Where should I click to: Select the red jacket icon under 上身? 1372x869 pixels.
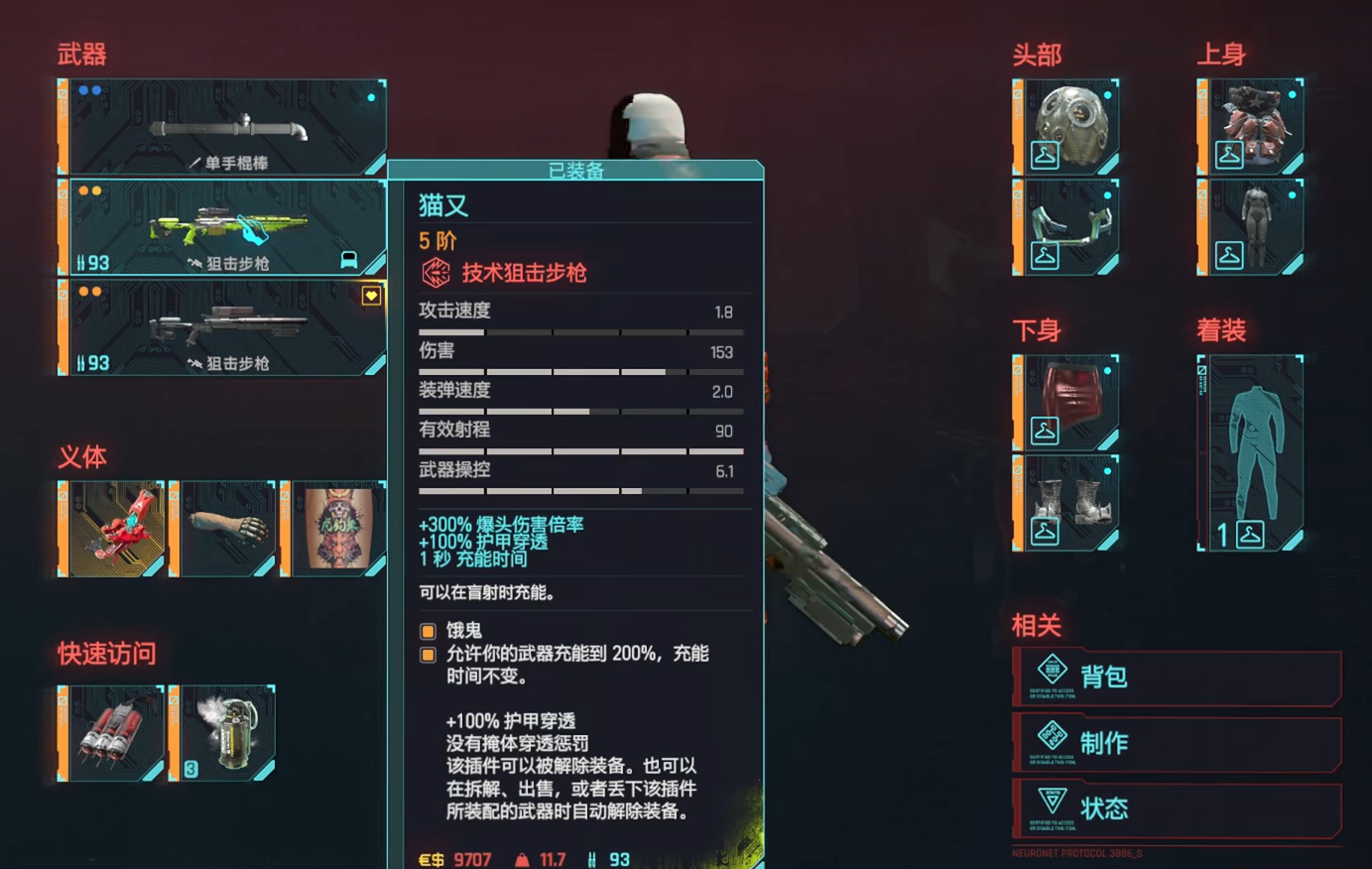[x=1249, y=126]
